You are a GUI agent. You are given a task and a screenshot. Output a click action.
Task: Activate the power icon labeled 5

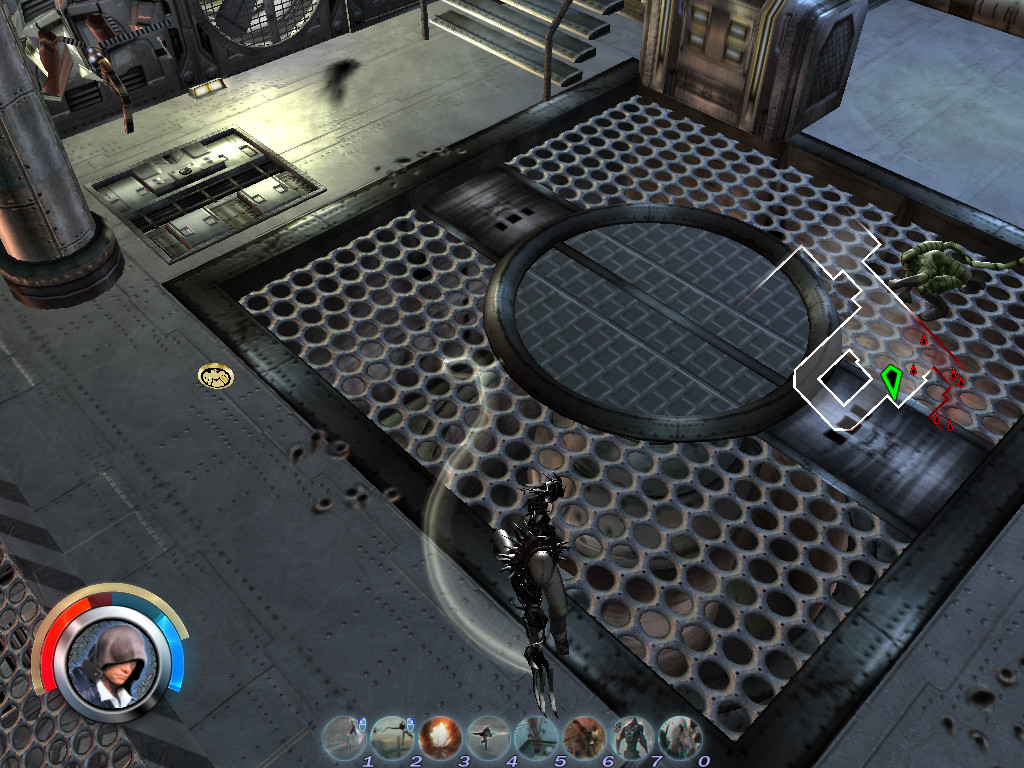[535, 737]
